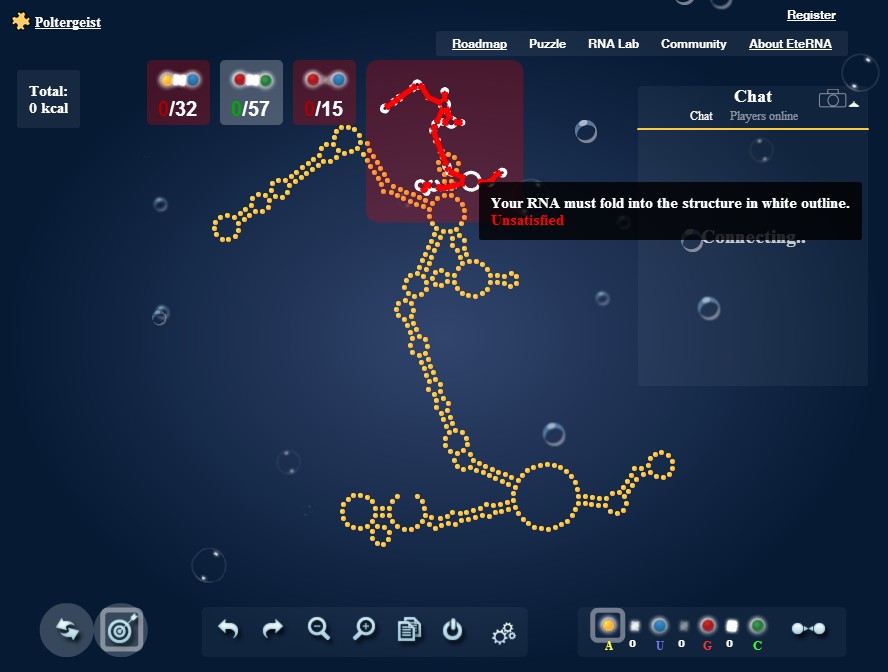Image resolution: width=888 pixels, height=672 pixels.
Task: Toggle natural/target mode with swap arrows button
Action: pos(67,630)
